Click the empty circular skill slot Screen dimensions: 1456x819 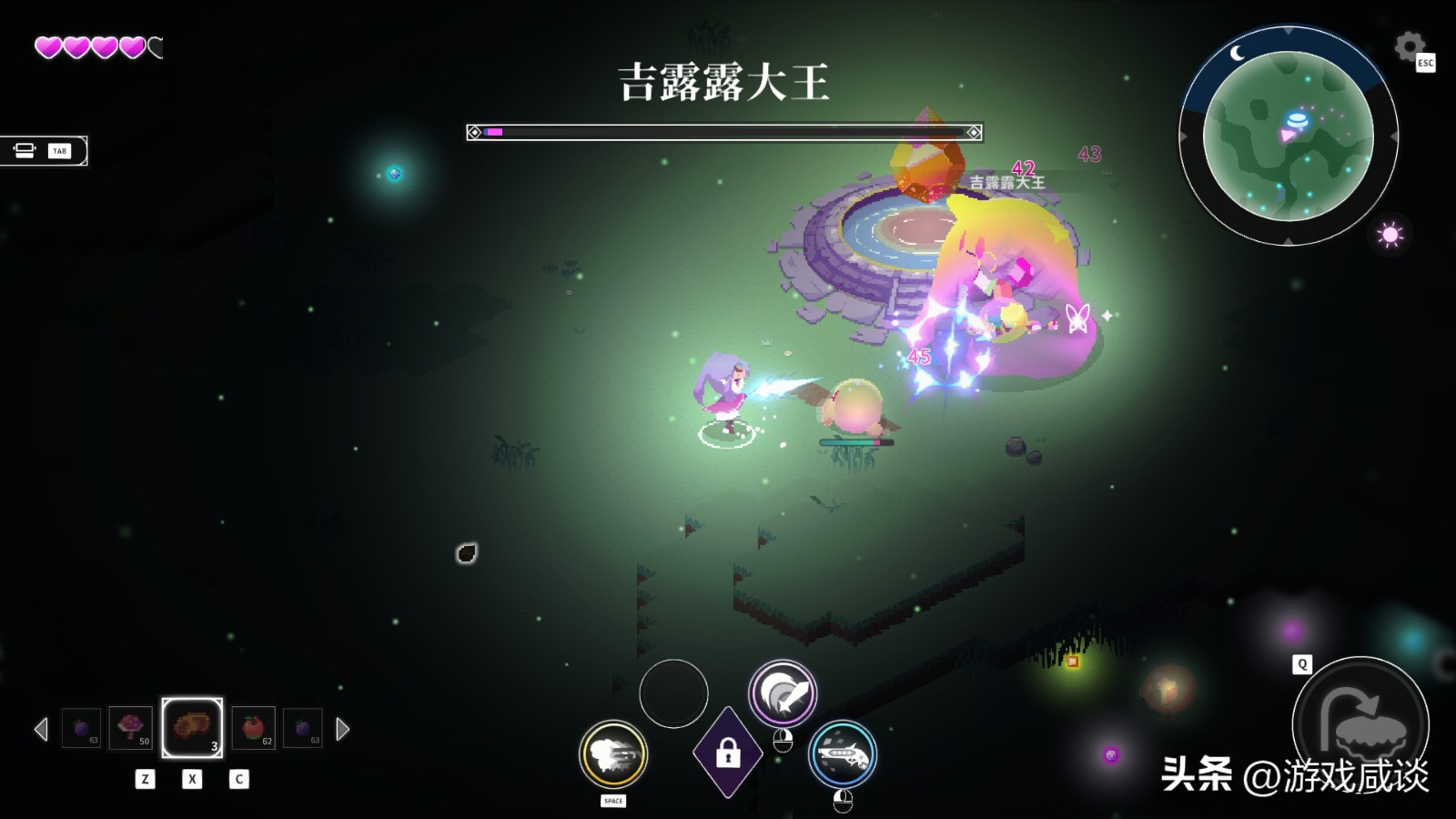673,694
